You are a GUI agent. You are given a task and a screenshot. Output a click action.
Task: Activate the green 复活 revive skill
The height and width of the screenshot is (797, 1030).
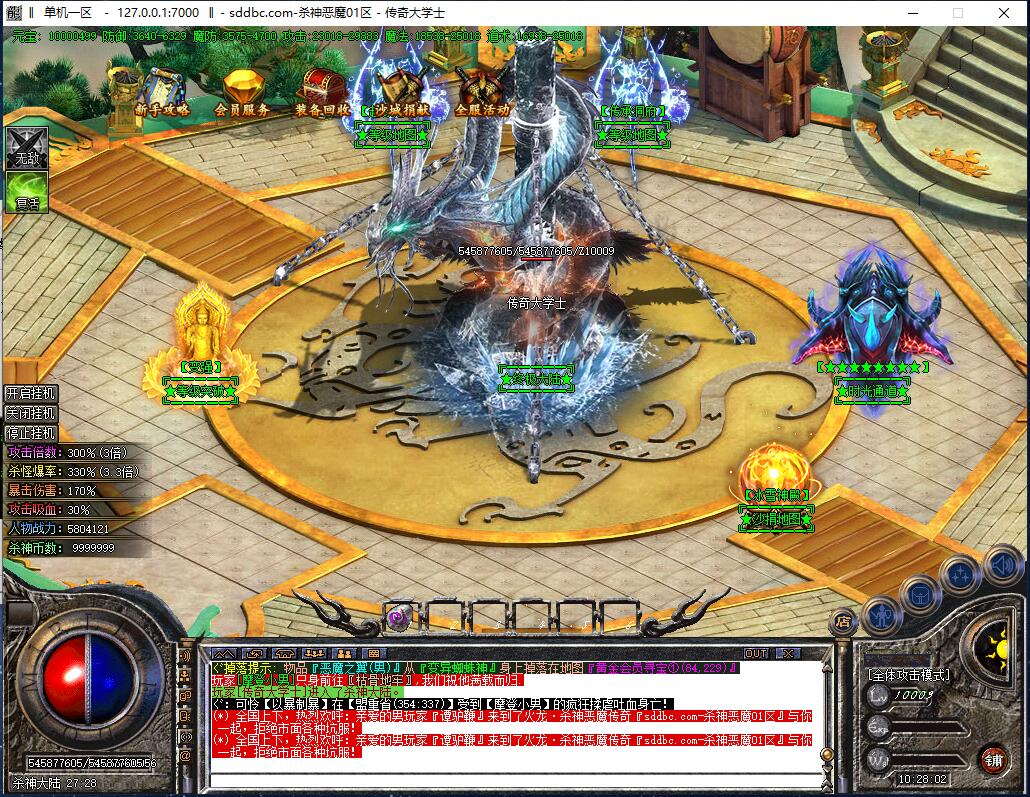tap(26, 191)
